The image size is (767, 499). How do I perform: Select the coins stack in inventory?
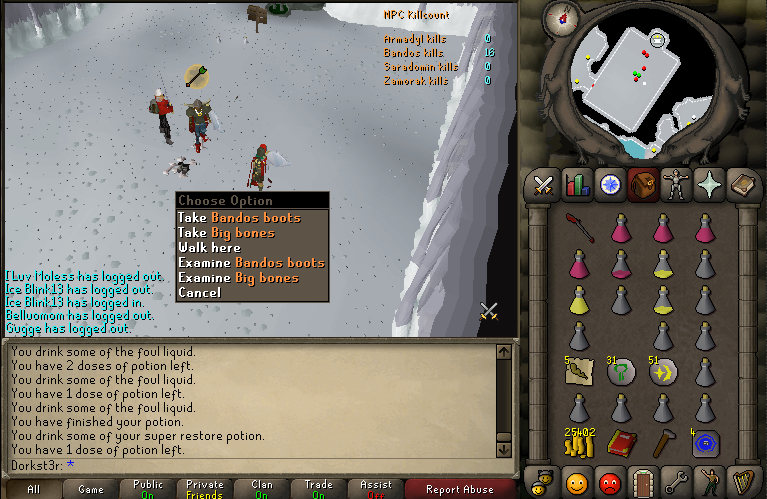[580, 442]
